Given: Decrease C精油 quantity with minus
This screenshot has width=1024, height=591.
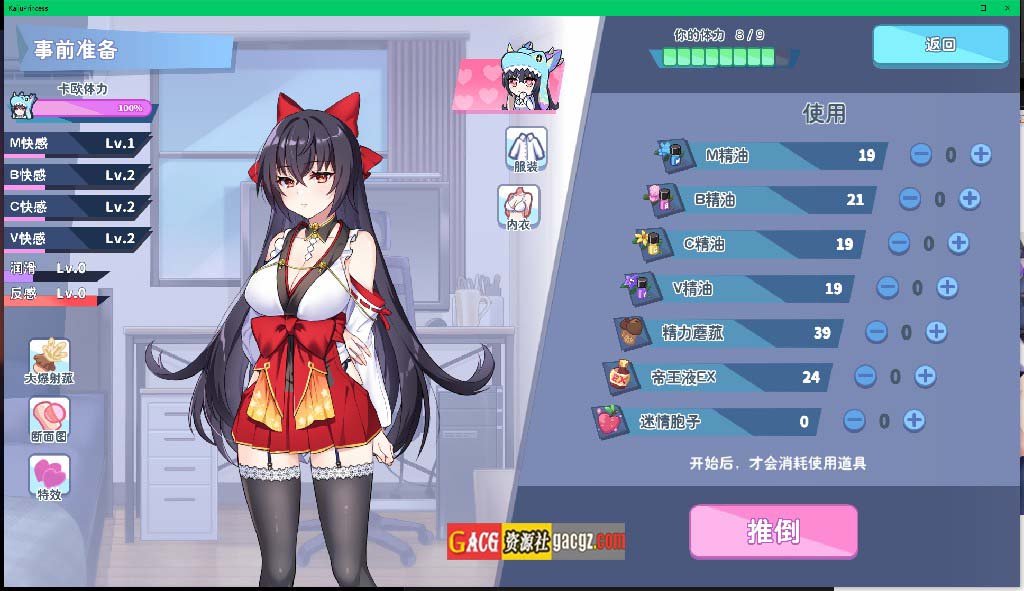Looking at the screenshot, I should click(899, 243).
